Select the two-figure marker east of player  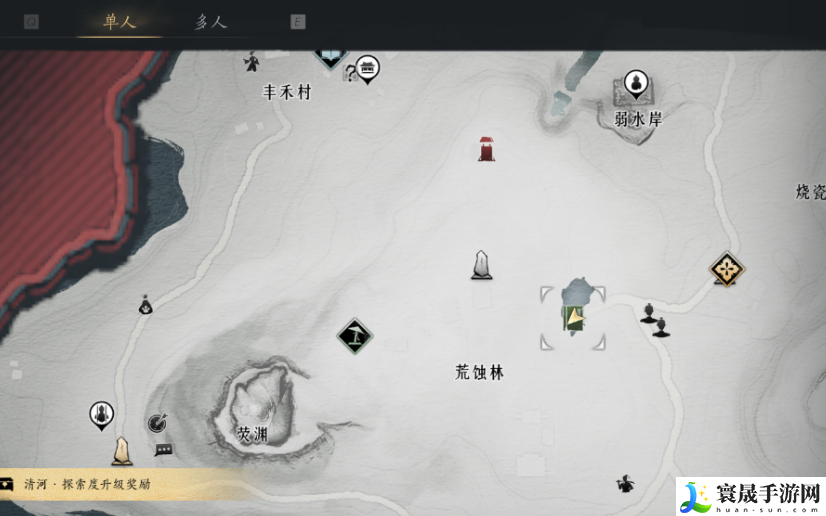click(x=654, y=318)
